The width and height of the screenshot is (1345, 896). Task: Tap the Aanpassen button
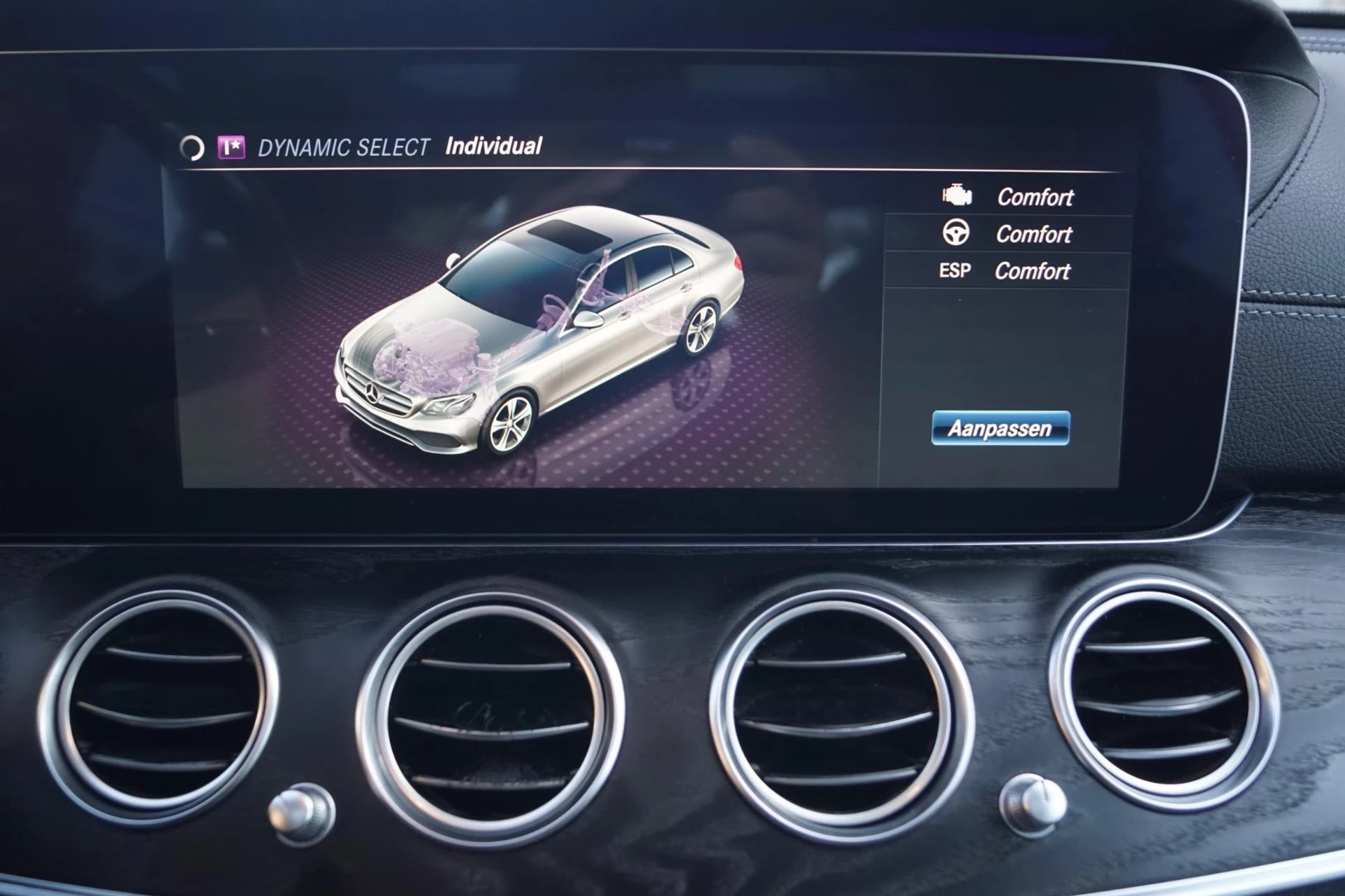point(1000,428)
